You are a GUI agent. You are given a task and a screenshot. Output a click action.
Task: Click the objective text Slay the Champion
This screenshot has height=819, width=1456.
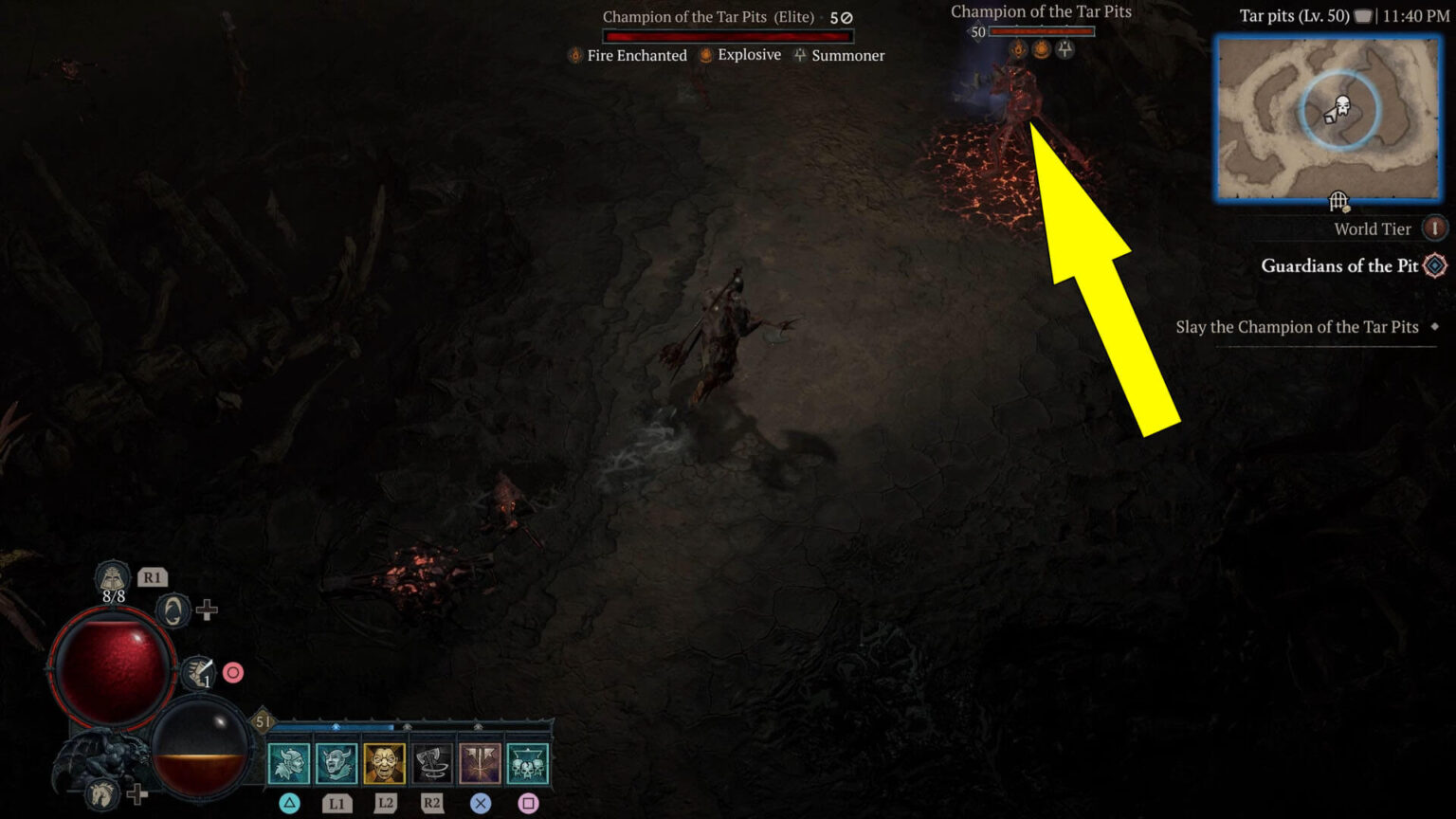click(1299, 327)
